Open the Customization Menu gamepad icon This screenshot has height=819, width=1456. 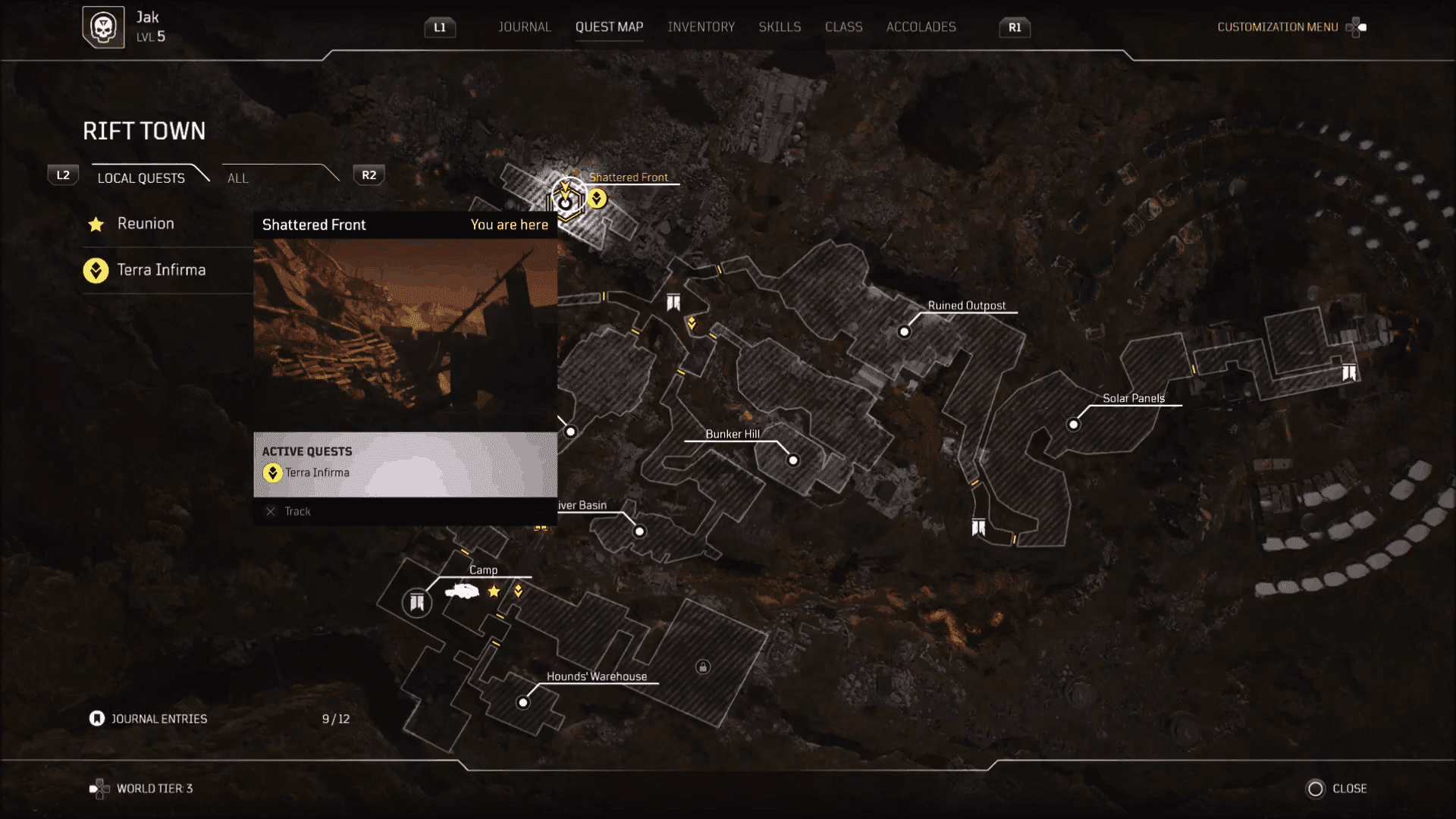[1357, 27]
